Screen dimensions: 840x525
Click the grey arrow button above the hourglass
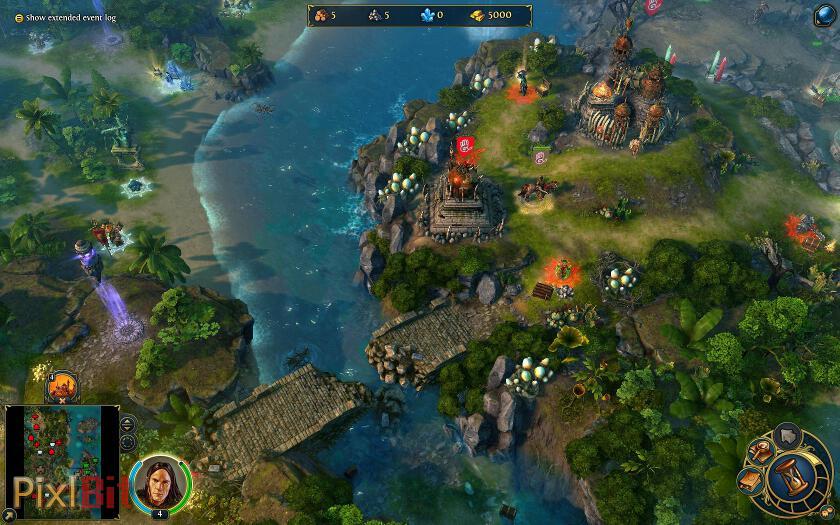[x=786, y=436]
